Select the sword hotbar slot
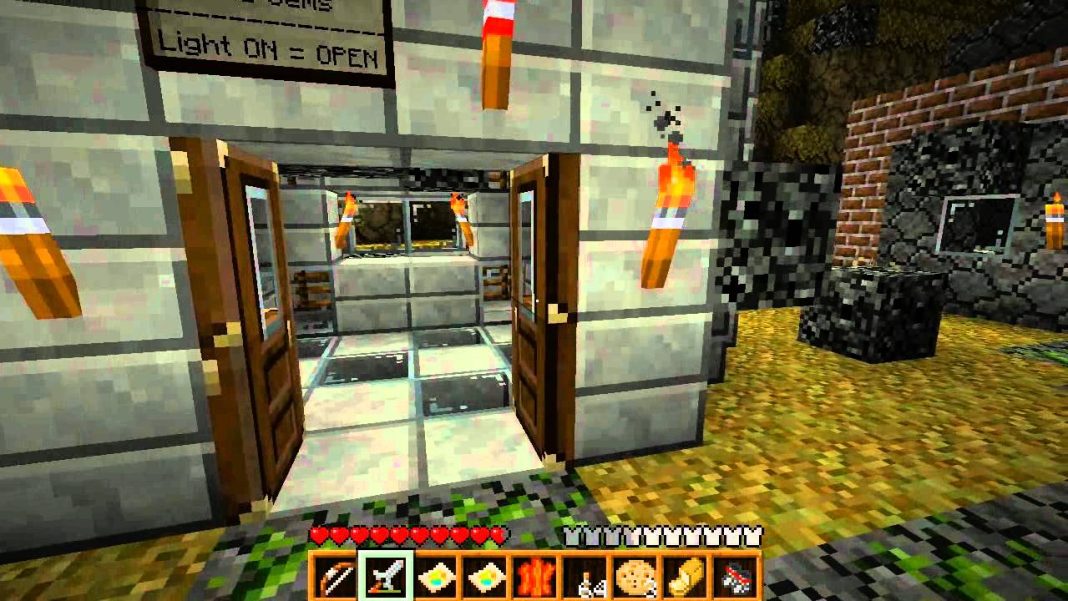Image resolution: width=1068 pixels, height=601 pixels. pyautogui.click(x=383, y=577)
